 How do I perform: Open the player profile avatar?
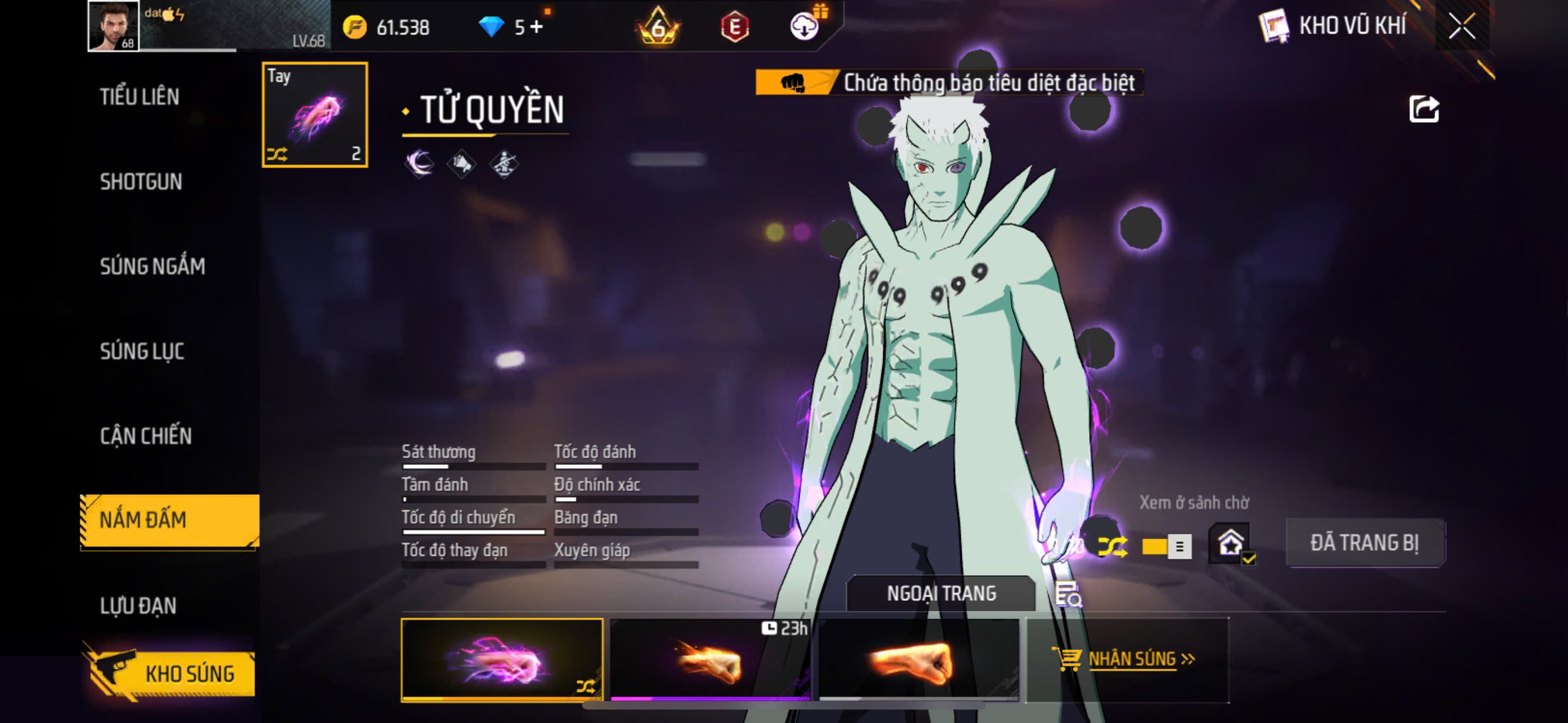click(113, 26)
